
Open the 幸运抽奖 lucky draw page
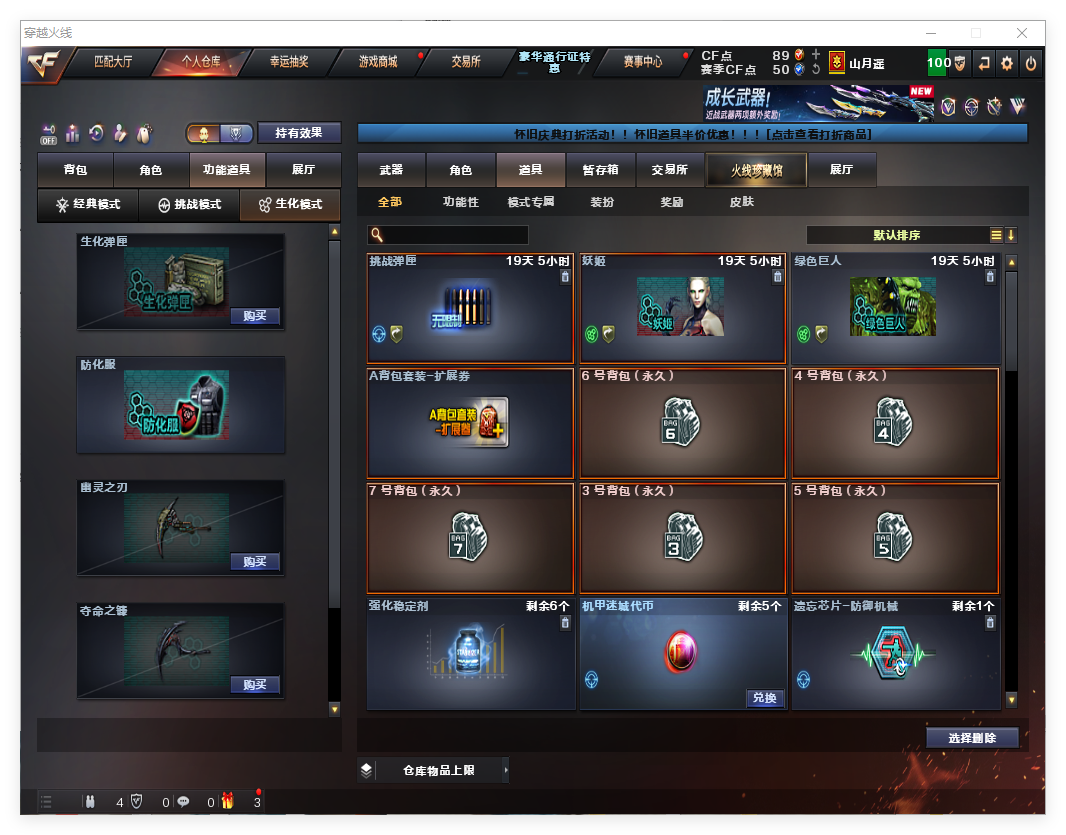point(289,62)
